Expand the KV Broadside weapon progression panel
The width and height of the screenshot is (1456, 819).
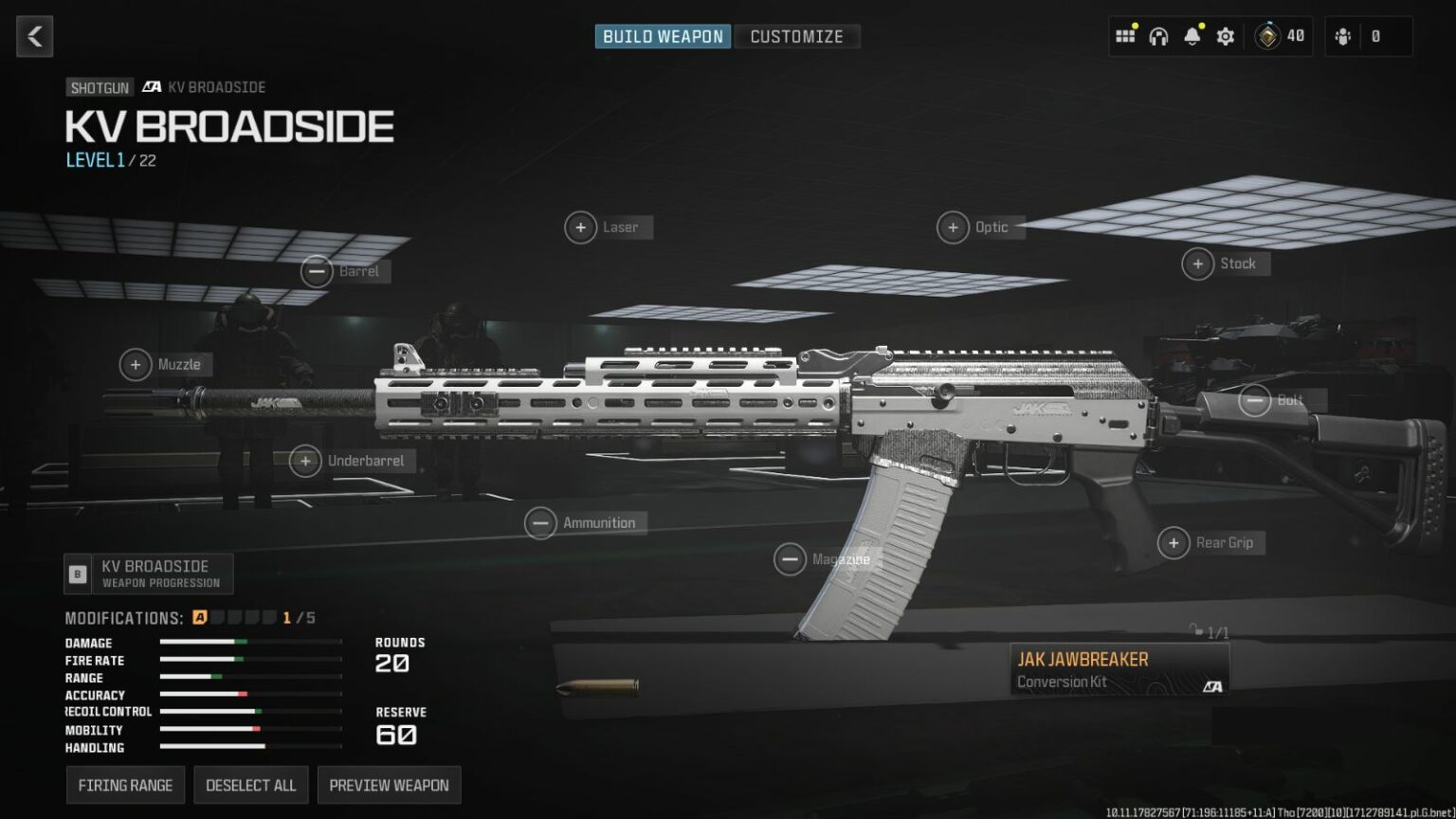tap(150, 573)
